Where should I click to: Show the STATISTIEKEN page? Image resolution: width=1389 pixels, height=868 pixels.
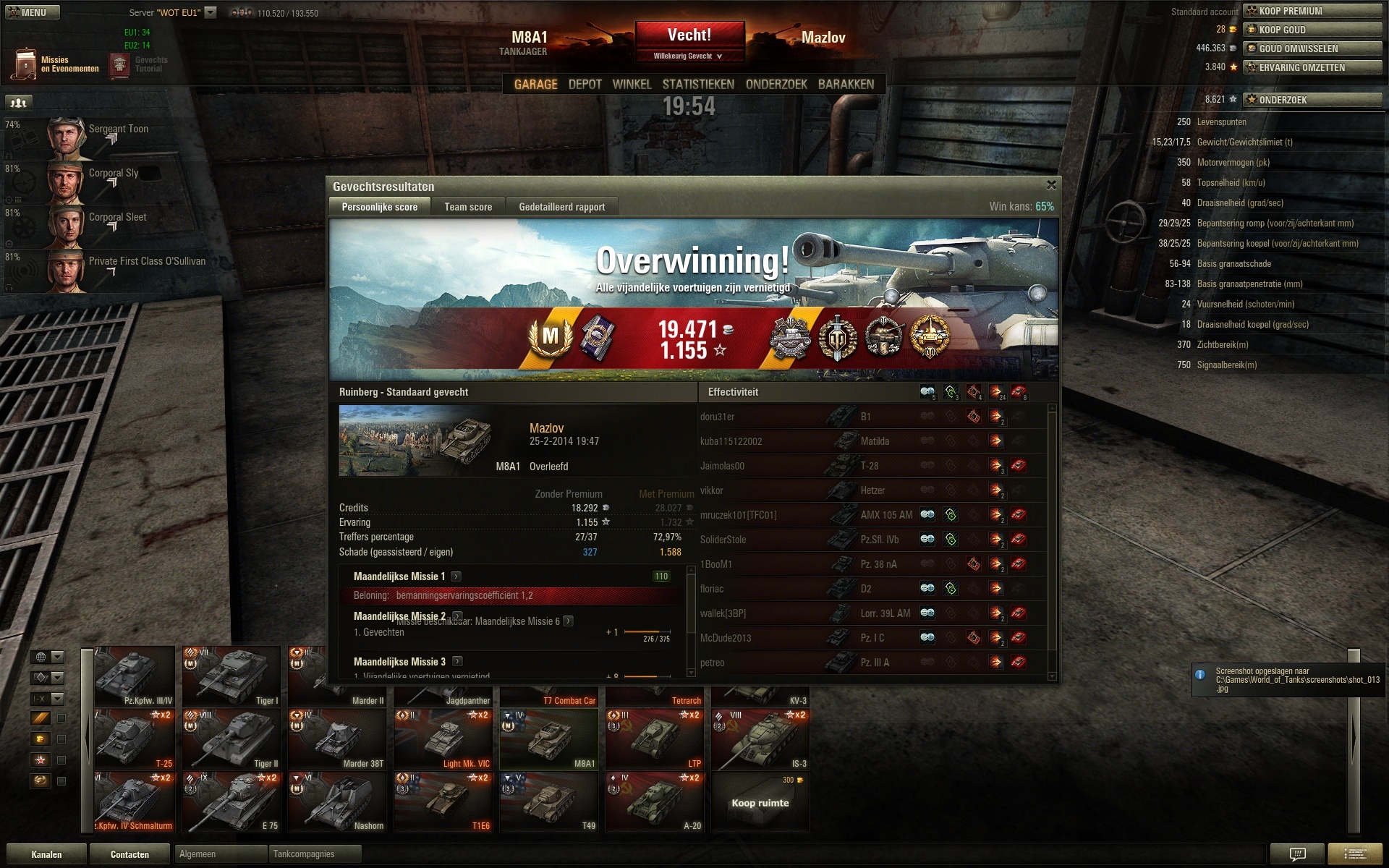click(x=698, y=85)
